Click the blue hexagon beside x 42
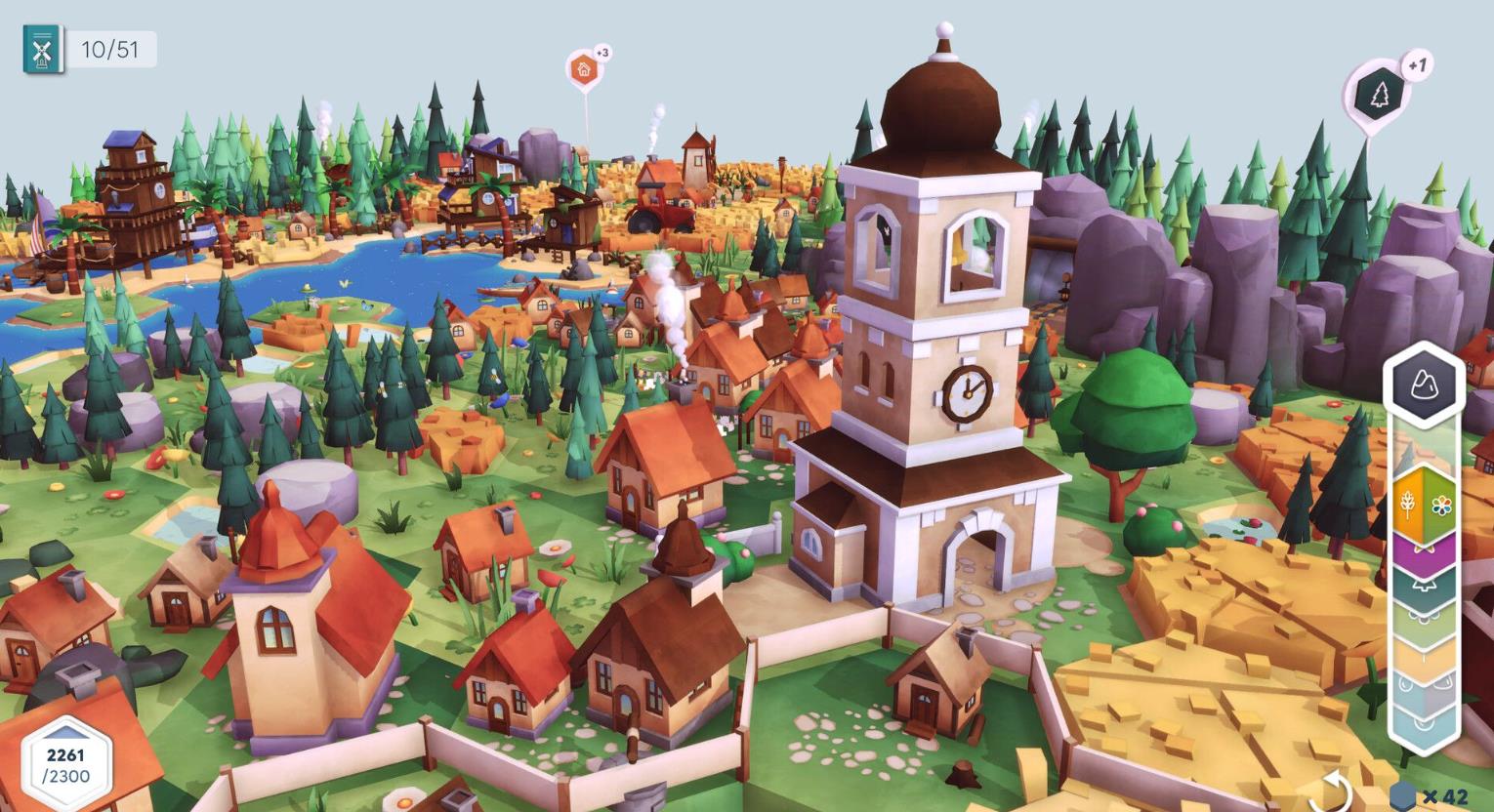This screenshot has height=812, width=1494. 1404,794
